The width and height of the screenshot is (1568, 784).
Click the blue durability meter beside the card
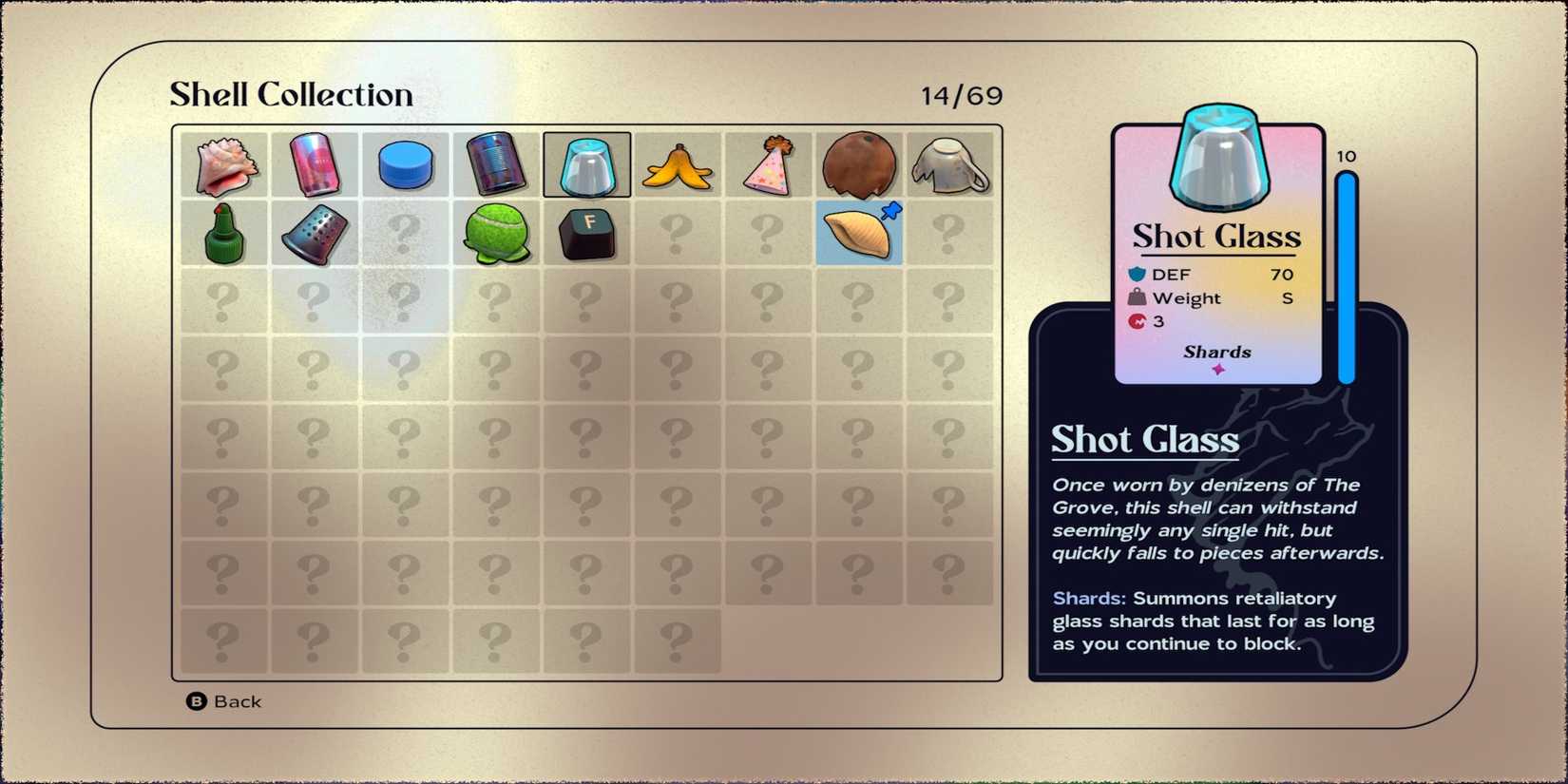pos(1346,276)
